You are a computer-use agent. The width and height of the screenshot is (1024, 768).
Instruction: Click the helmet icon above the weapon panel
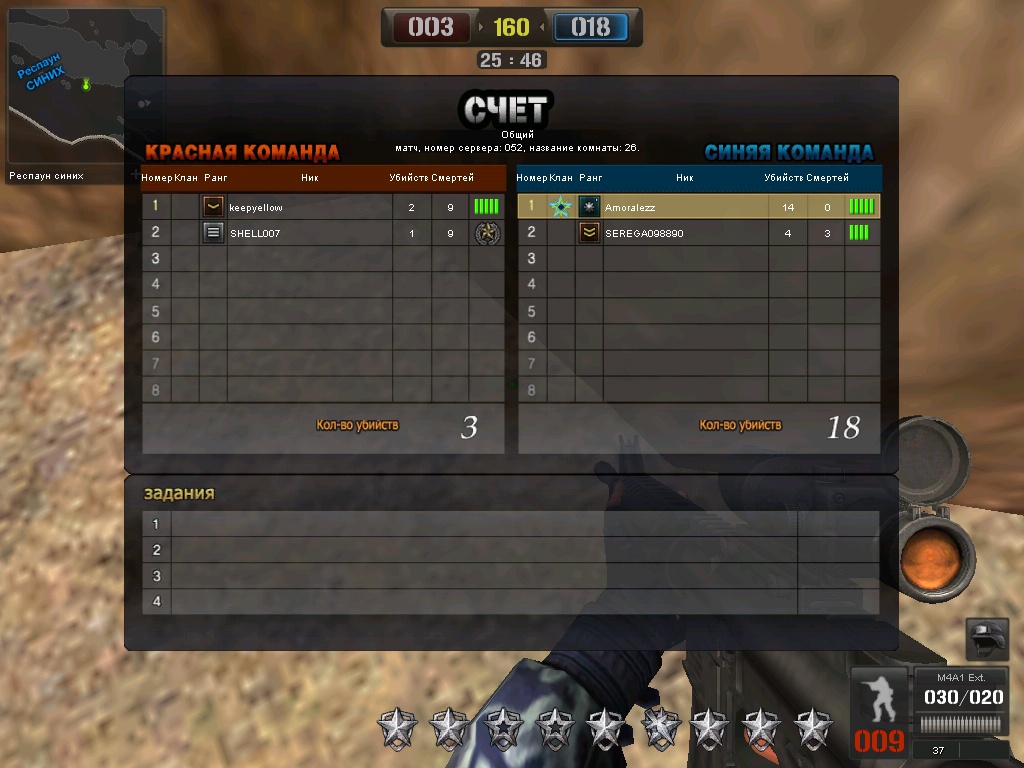987,638
